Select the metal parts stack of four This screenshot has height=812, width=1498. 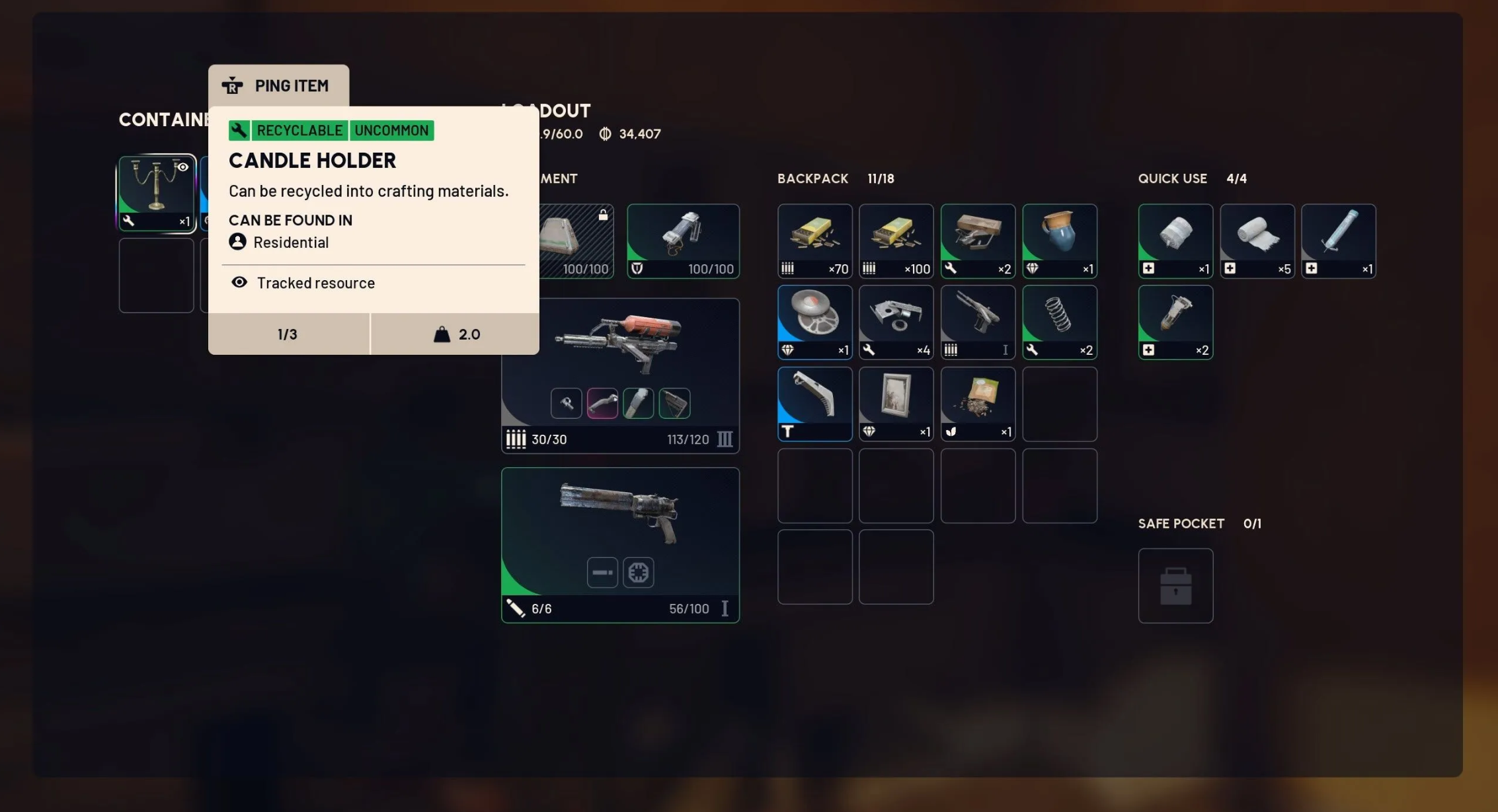click(x=896, y=322)
